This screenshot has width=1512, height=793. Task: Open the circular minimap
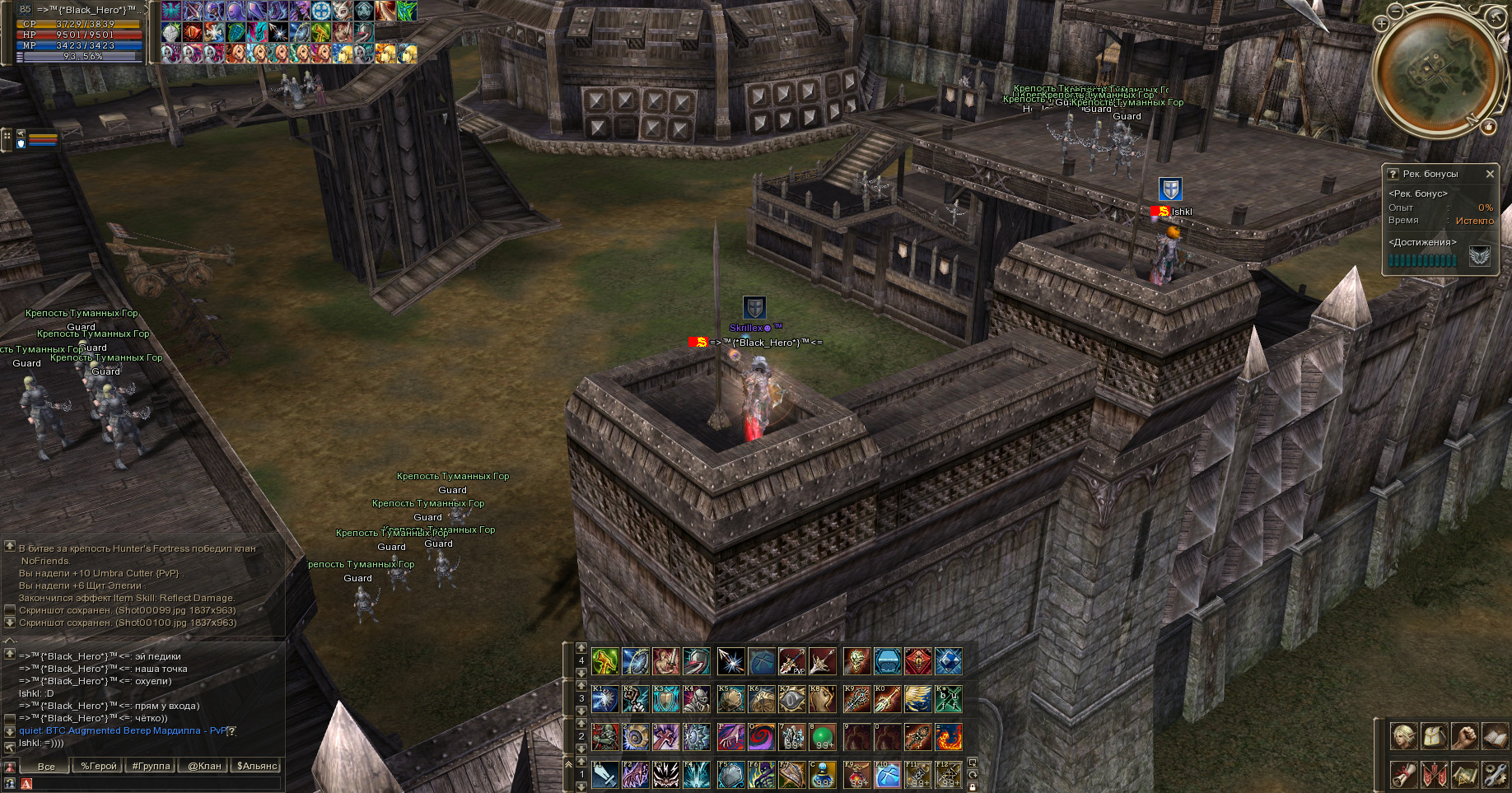click(x=1436, y=72)
